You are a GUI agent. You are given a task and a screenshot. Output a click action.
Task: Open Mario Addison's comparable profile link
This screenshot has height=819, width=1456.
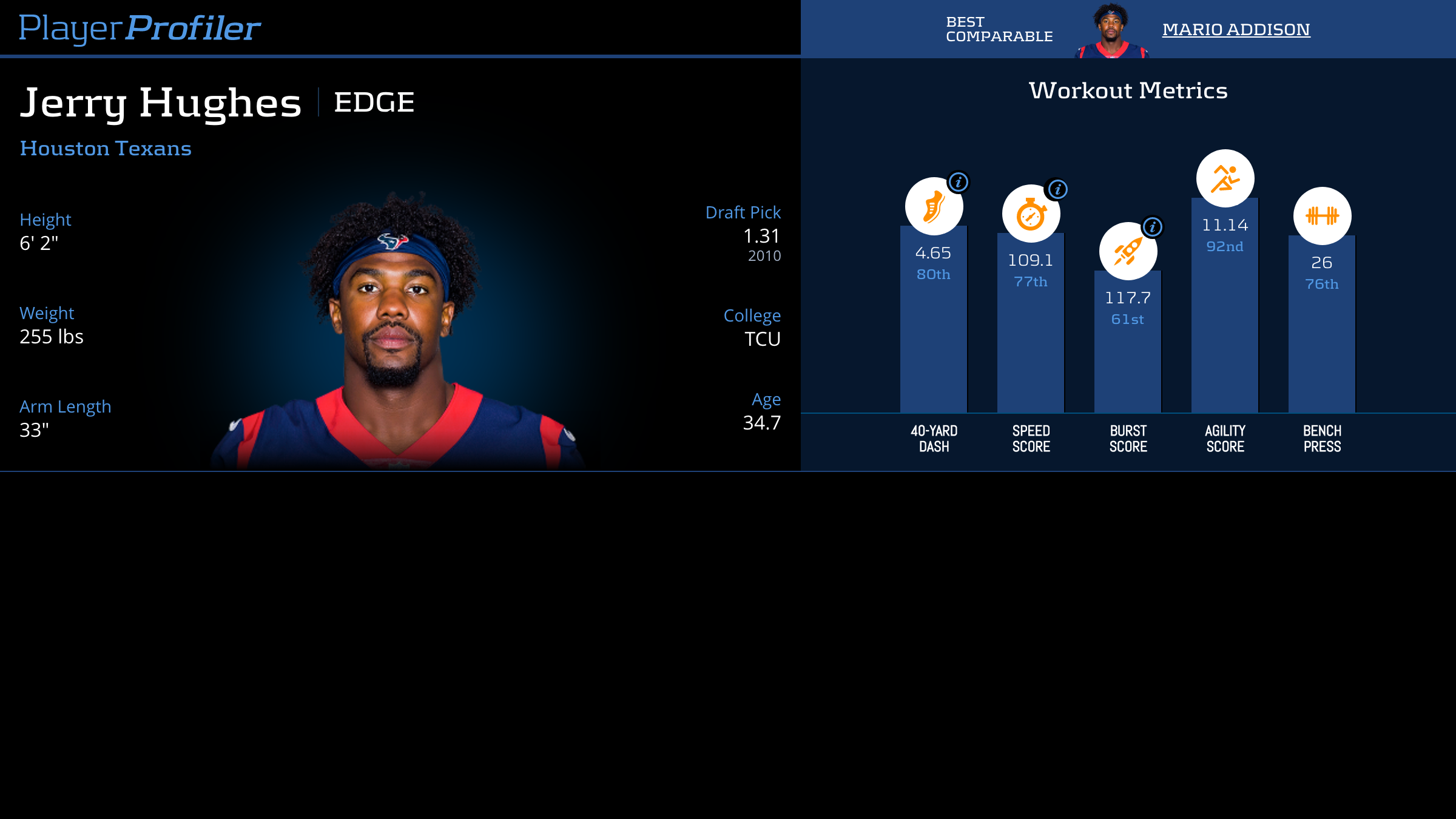click(x=1236, y=29)
